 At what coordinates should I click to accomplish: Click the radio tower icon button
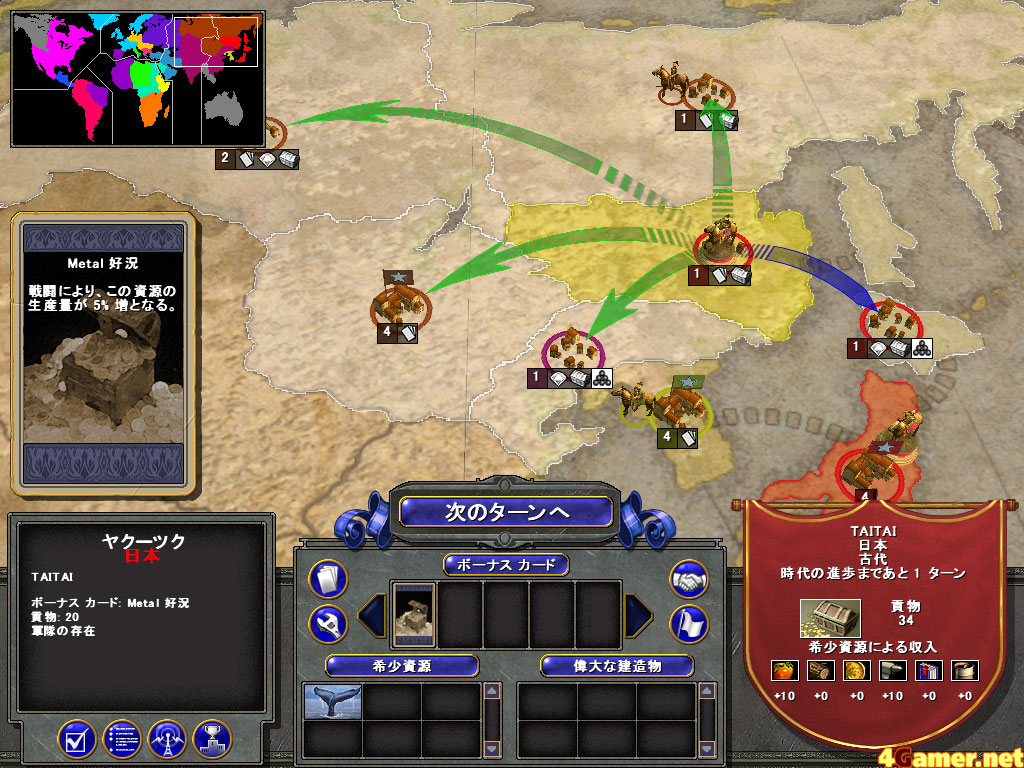[x=167, y=739]
